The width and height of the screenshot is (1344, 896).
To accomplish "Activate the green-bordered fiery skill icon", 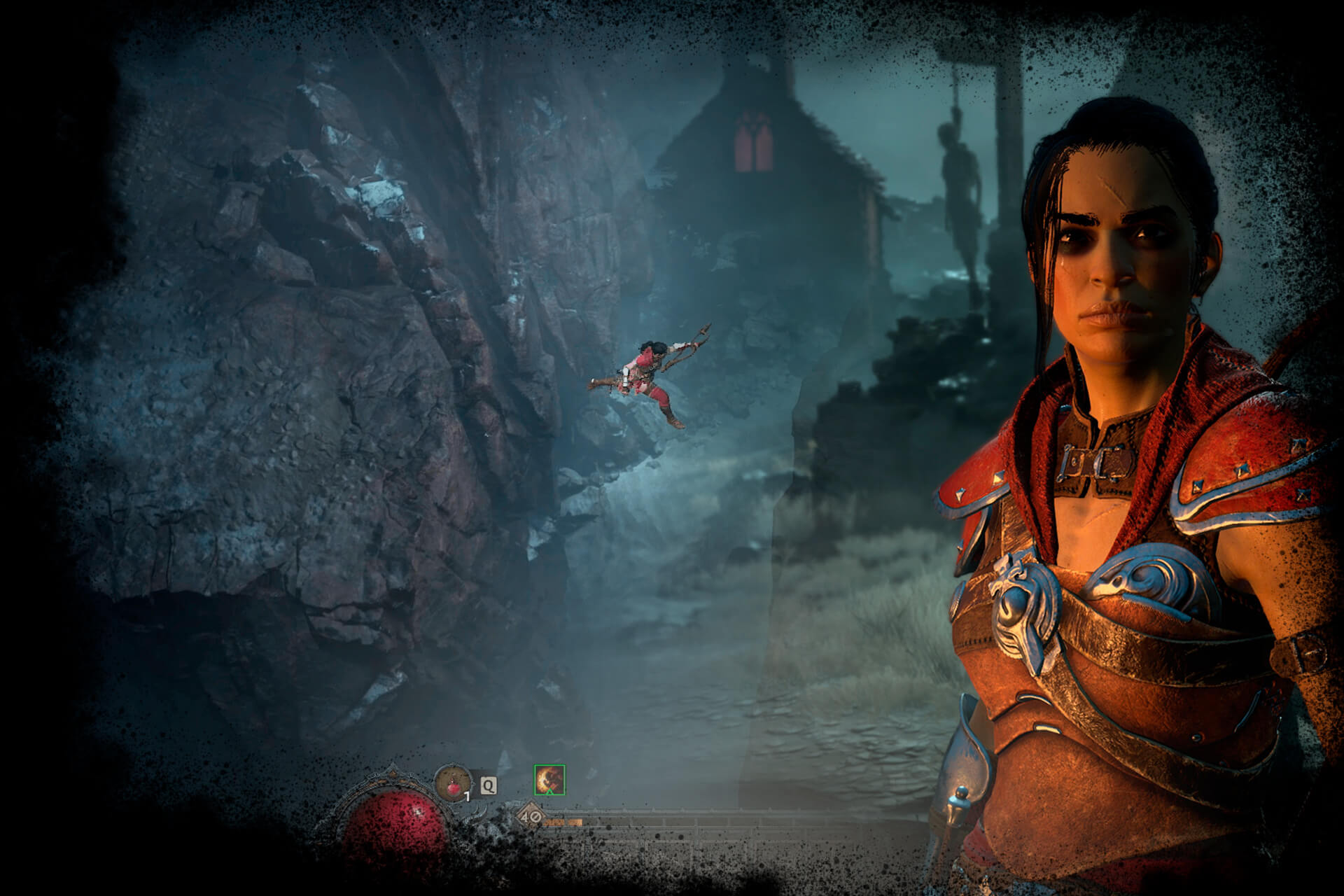I will click(549, 780).
